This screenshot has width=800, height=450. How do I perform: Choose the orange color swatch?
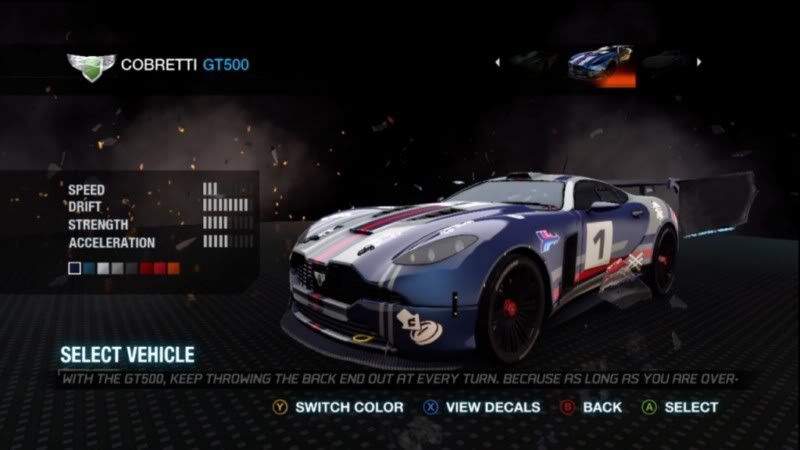click(x=174, y=268)
